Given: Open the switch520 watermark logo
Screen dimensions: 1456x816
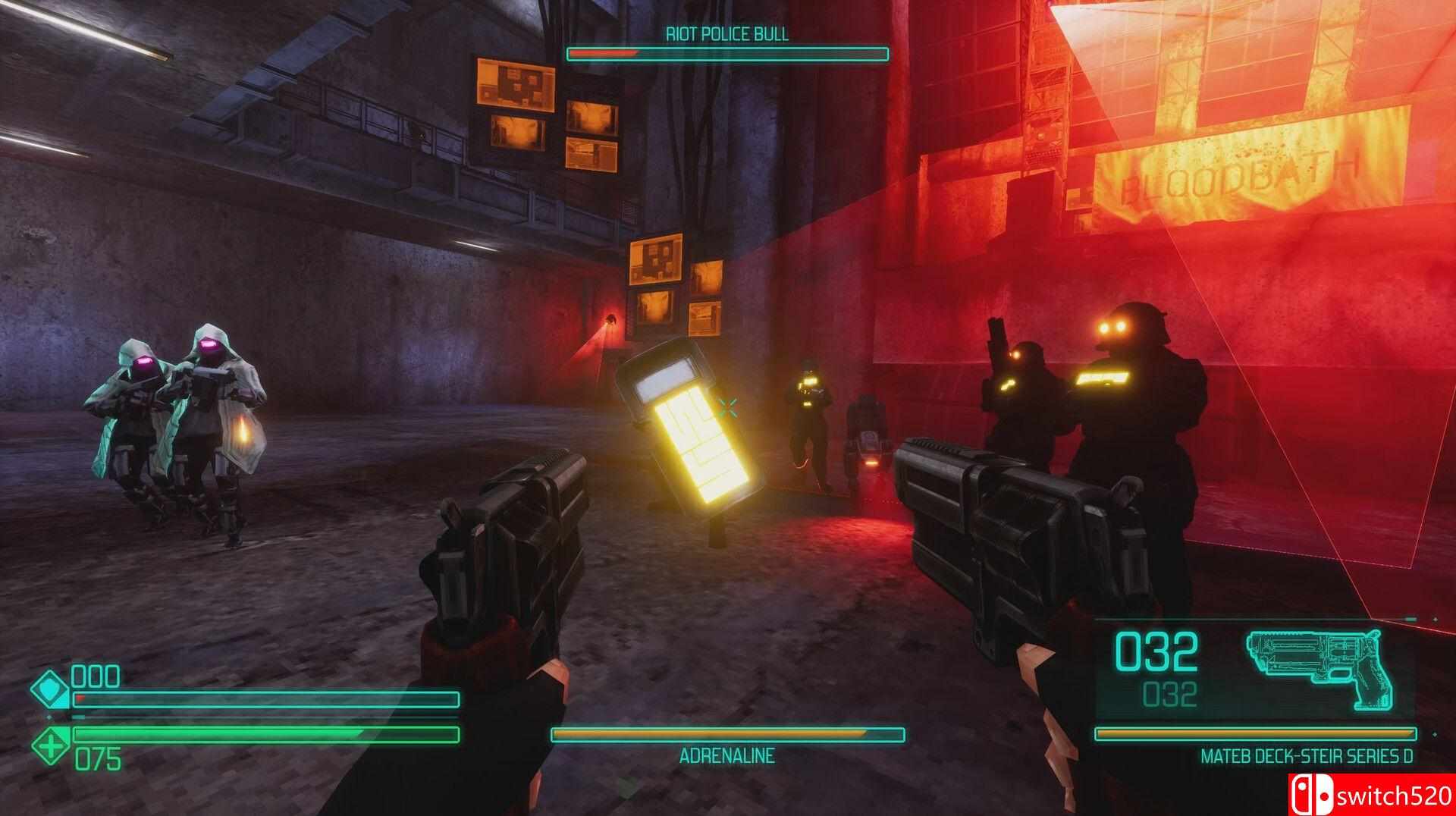Looking at the screenshot, I should point(1371,795).
